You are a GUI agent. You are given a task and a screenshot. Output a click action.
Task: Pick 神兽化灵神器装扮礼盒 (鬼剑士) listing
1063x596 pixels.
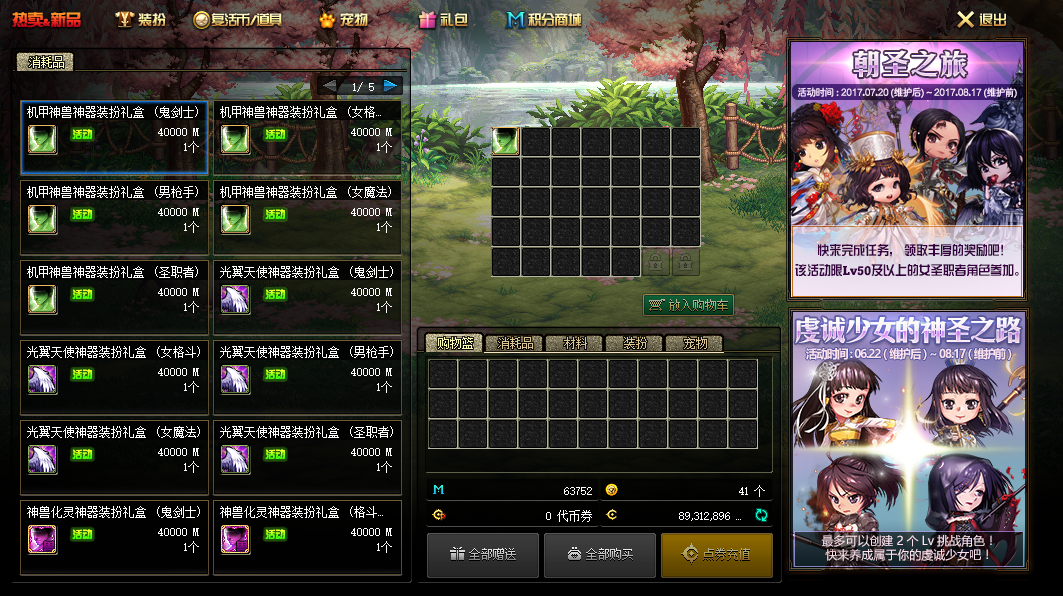114,537
